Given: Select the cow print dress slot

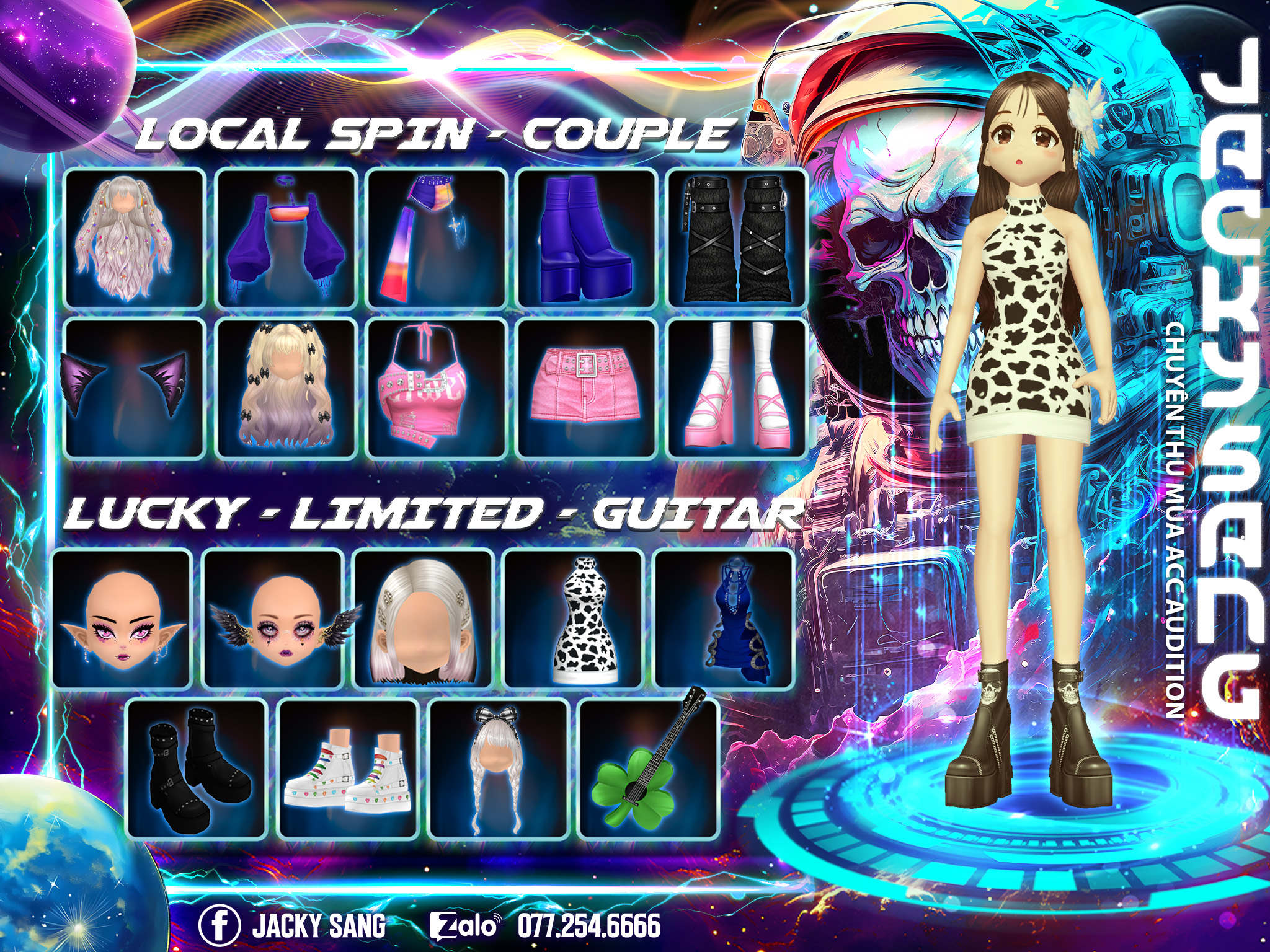Looking at the screenshot, I should pyautogui.click(x=574, y=619).
